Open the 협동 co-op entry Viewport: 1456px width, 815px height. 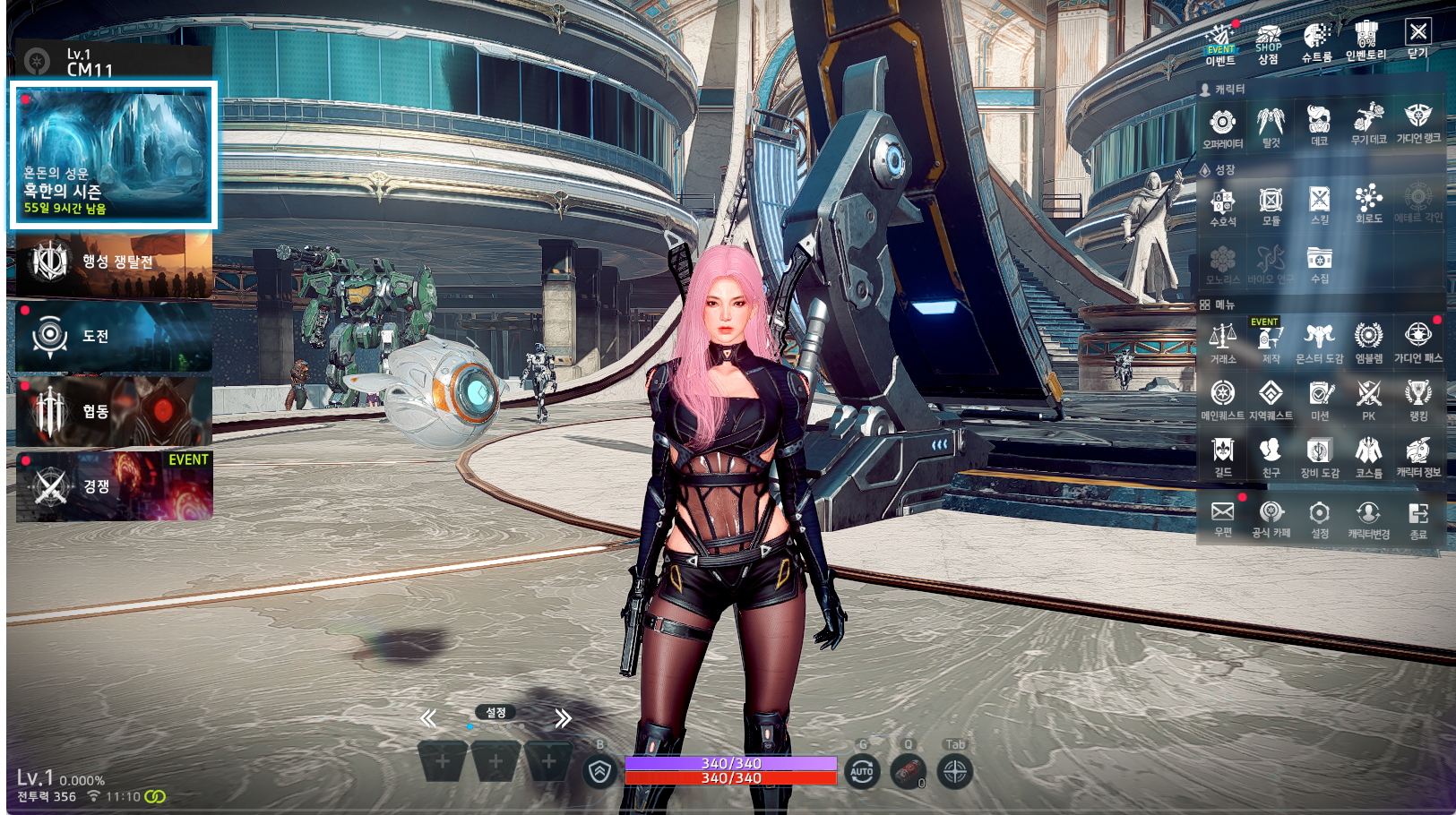[x=114, y=411]
